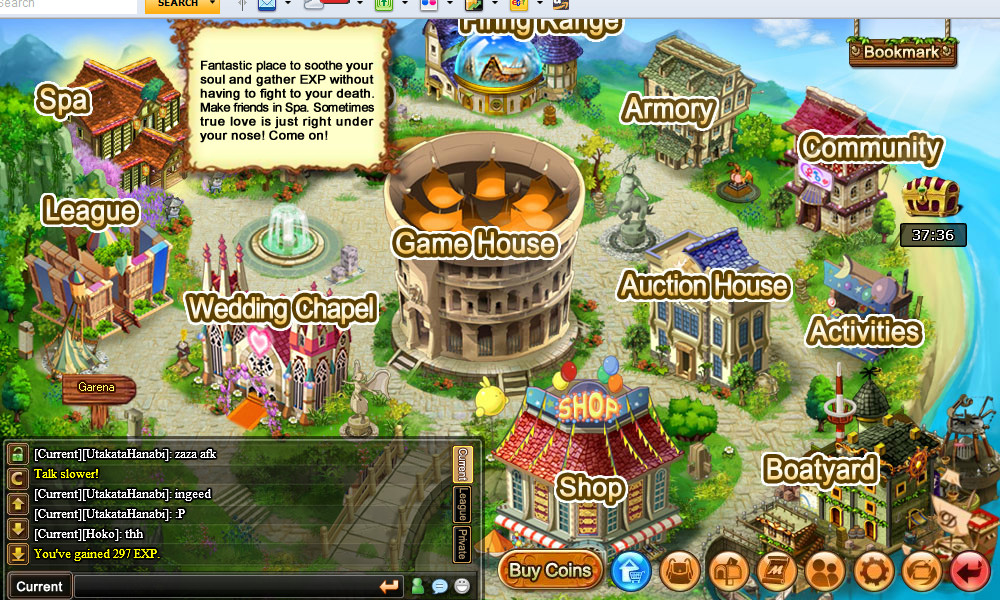Open the gear settings icon
The width and height of the screenshot is (1000, 600).
[874, 572]
